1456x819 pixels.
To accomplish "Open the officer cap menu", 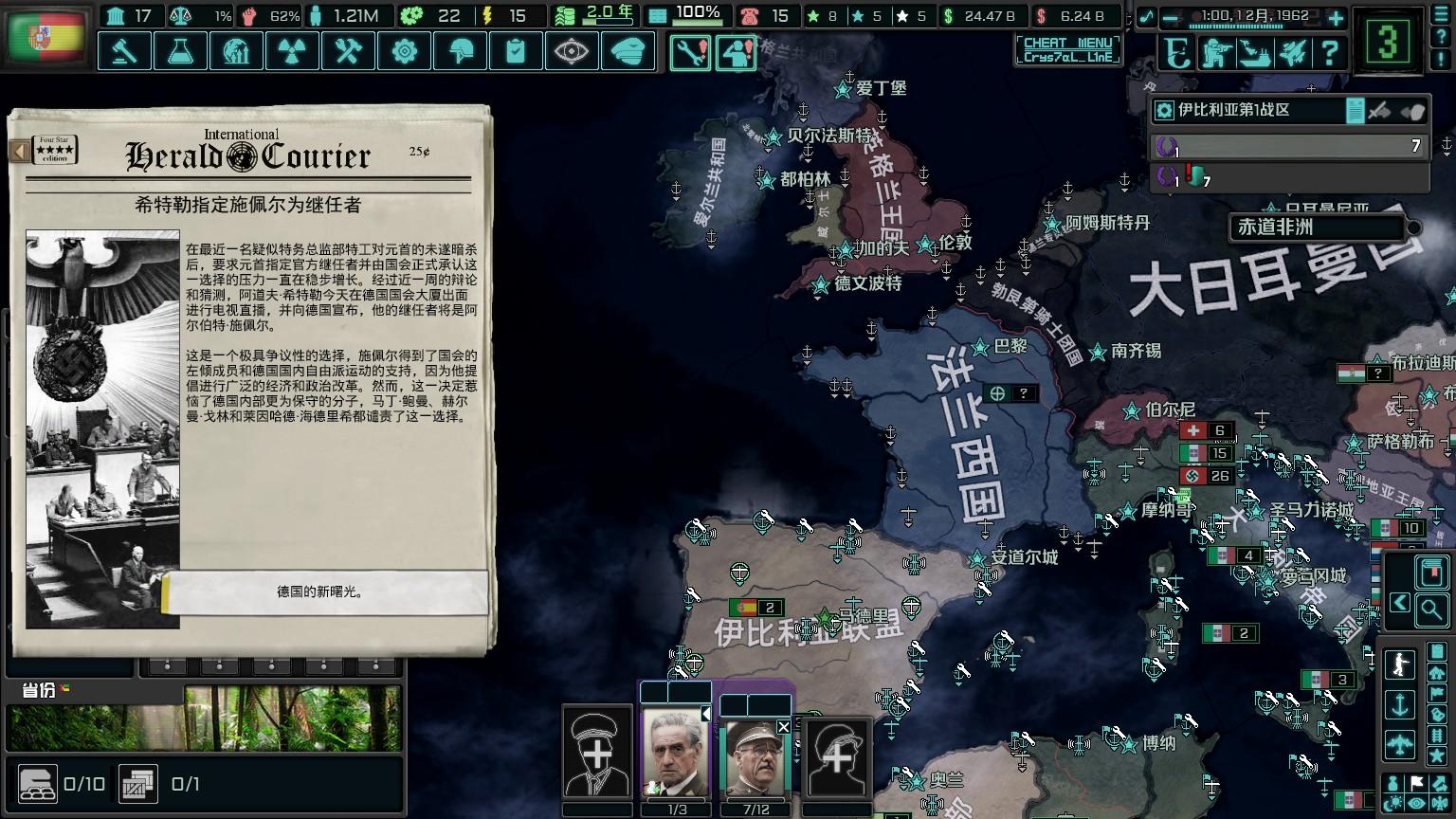I will (628, 51).
